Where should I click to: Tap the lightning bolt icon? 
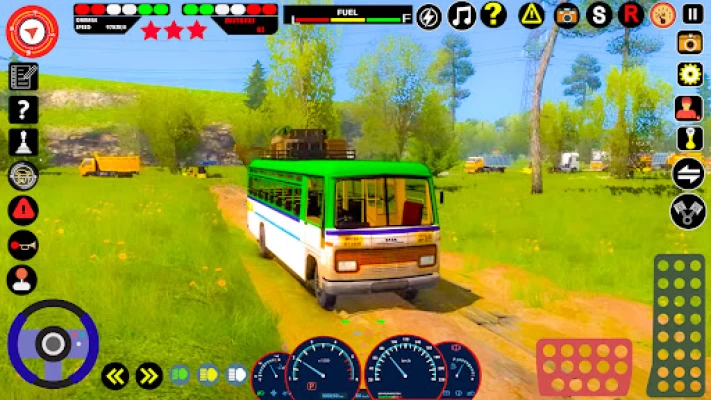[429, 17]
